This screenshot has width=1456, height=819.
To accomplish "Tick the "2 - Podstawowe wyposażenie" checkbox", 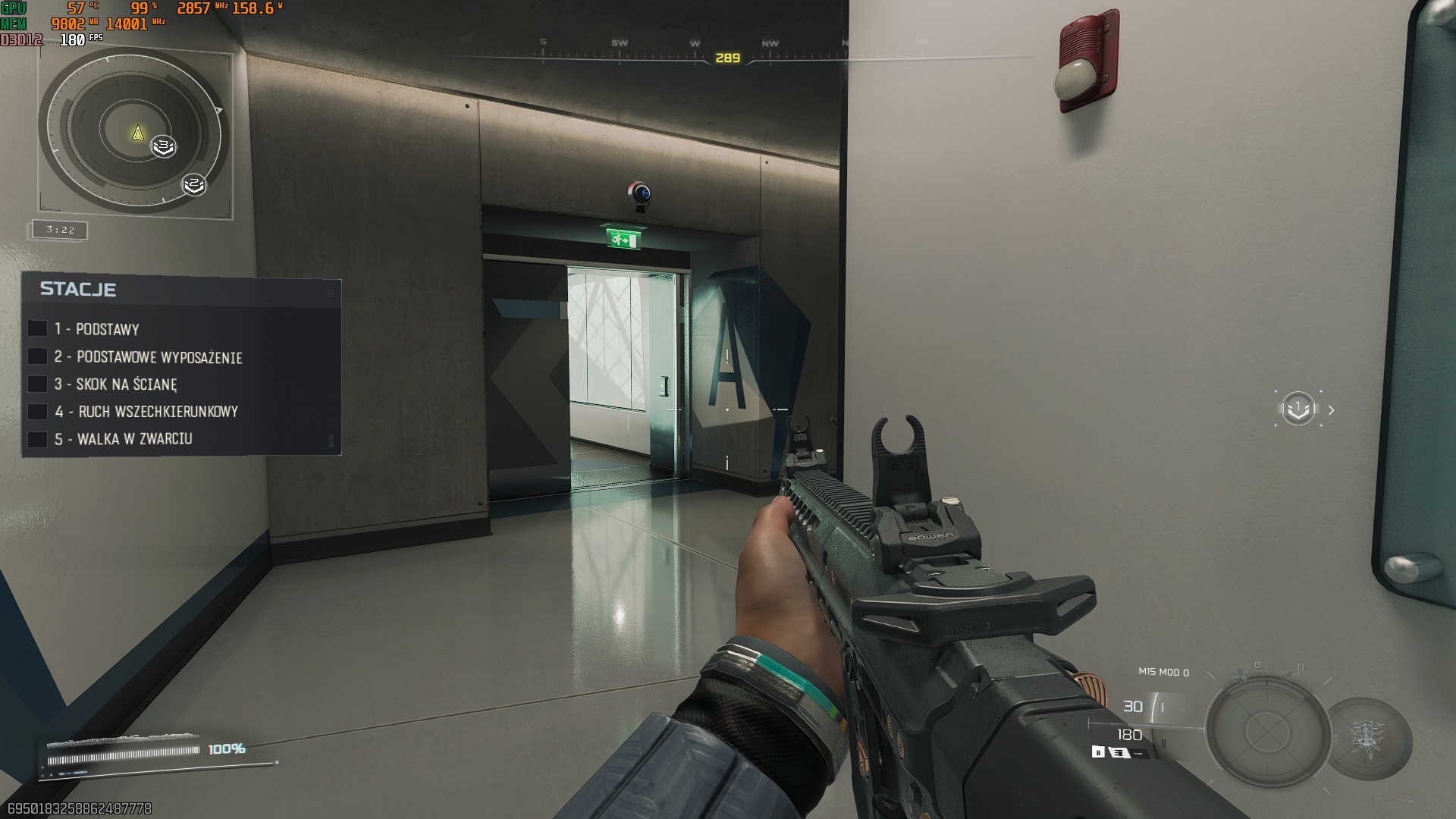I will 37,356.
